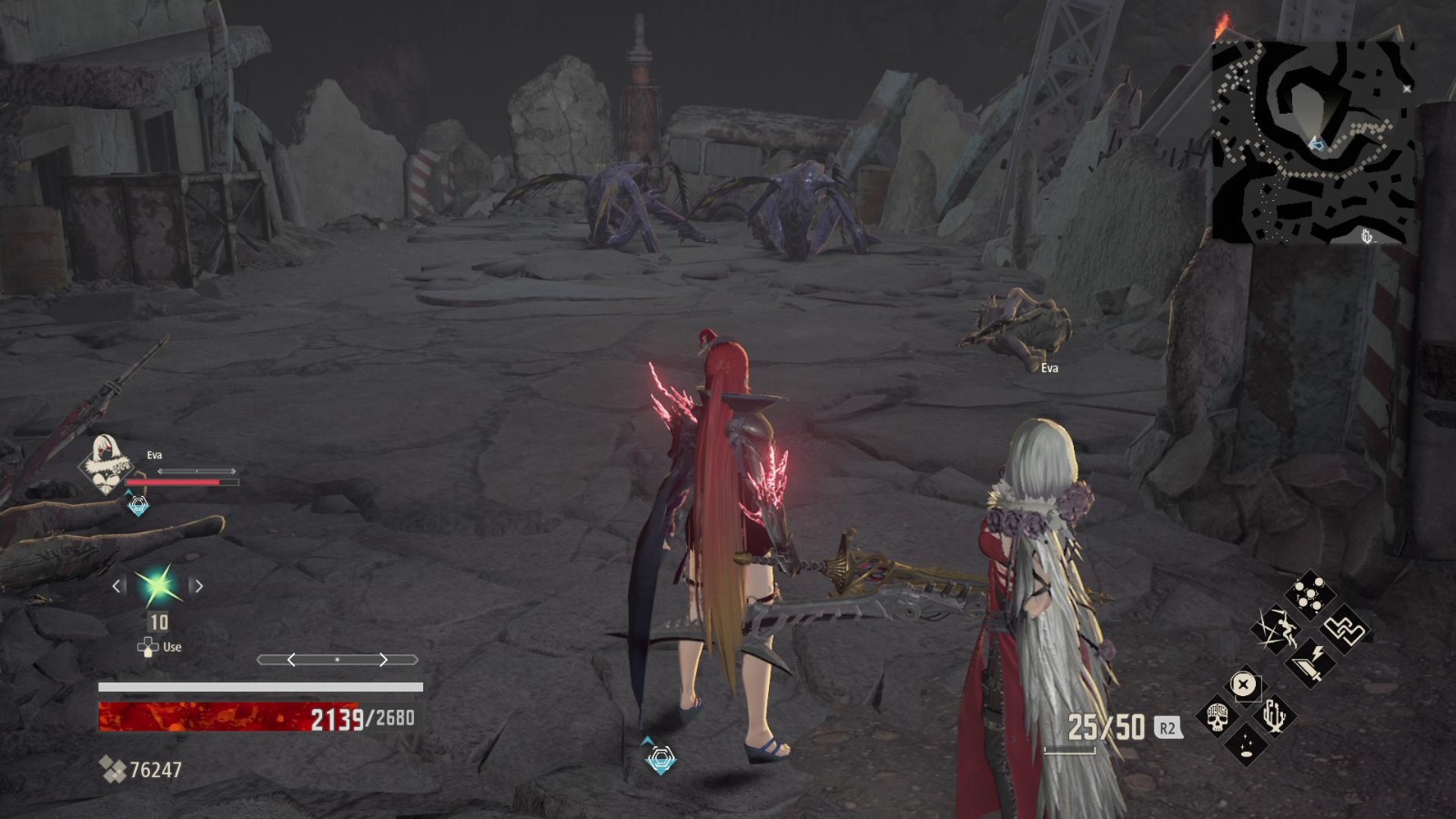Click the left chevron on the weapon switch bar
Image resolution: width=1456 pixels, height=819 pixels.
coord(290,660)
